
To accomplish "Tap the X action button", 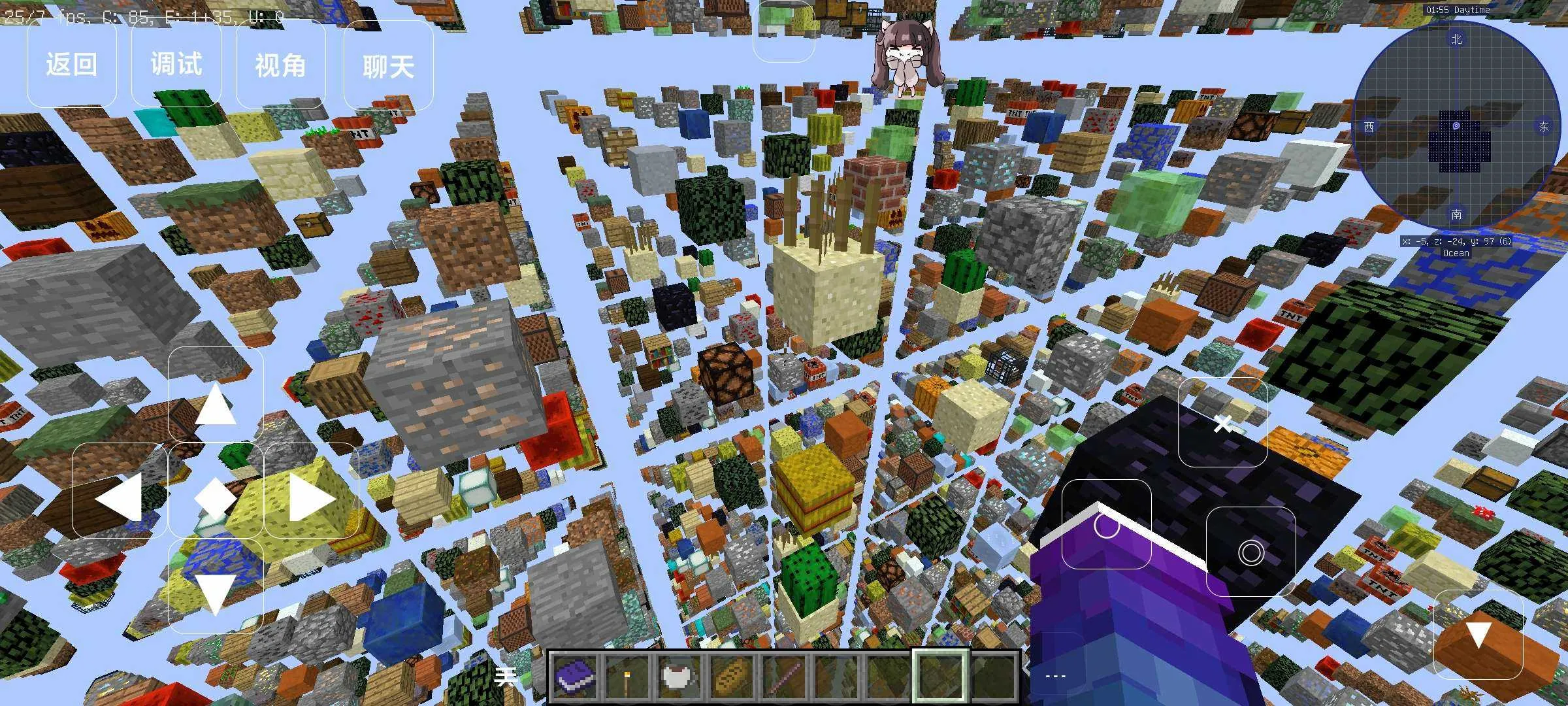I will (x=1222, y=423).
